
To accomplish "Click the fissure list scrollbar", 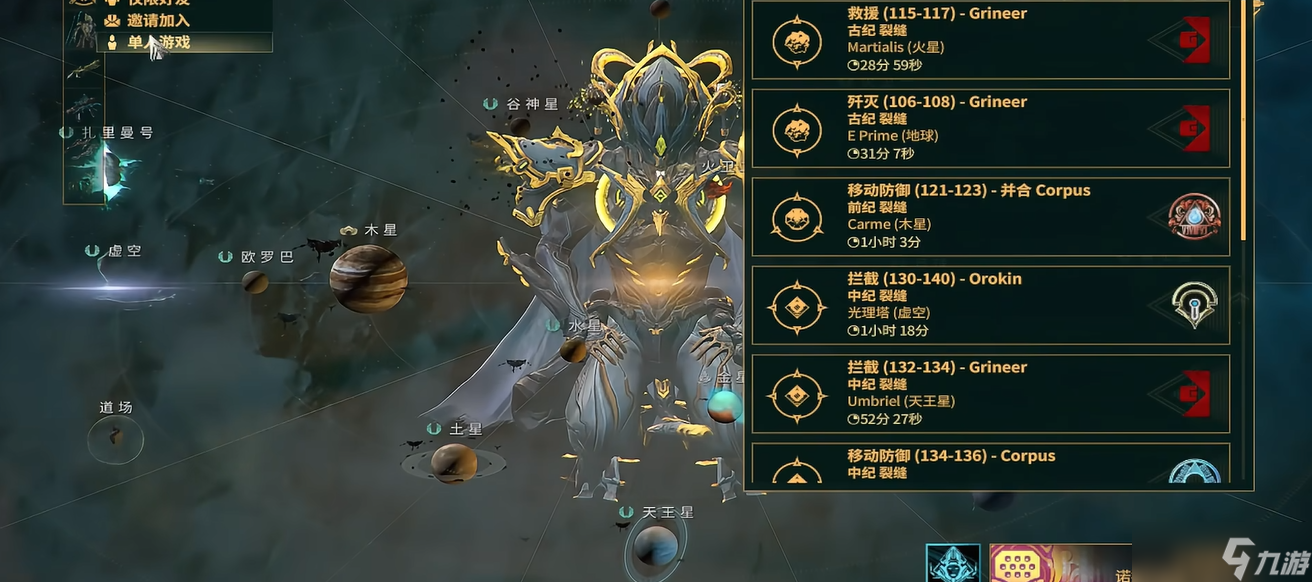I will click(1245, 120).
